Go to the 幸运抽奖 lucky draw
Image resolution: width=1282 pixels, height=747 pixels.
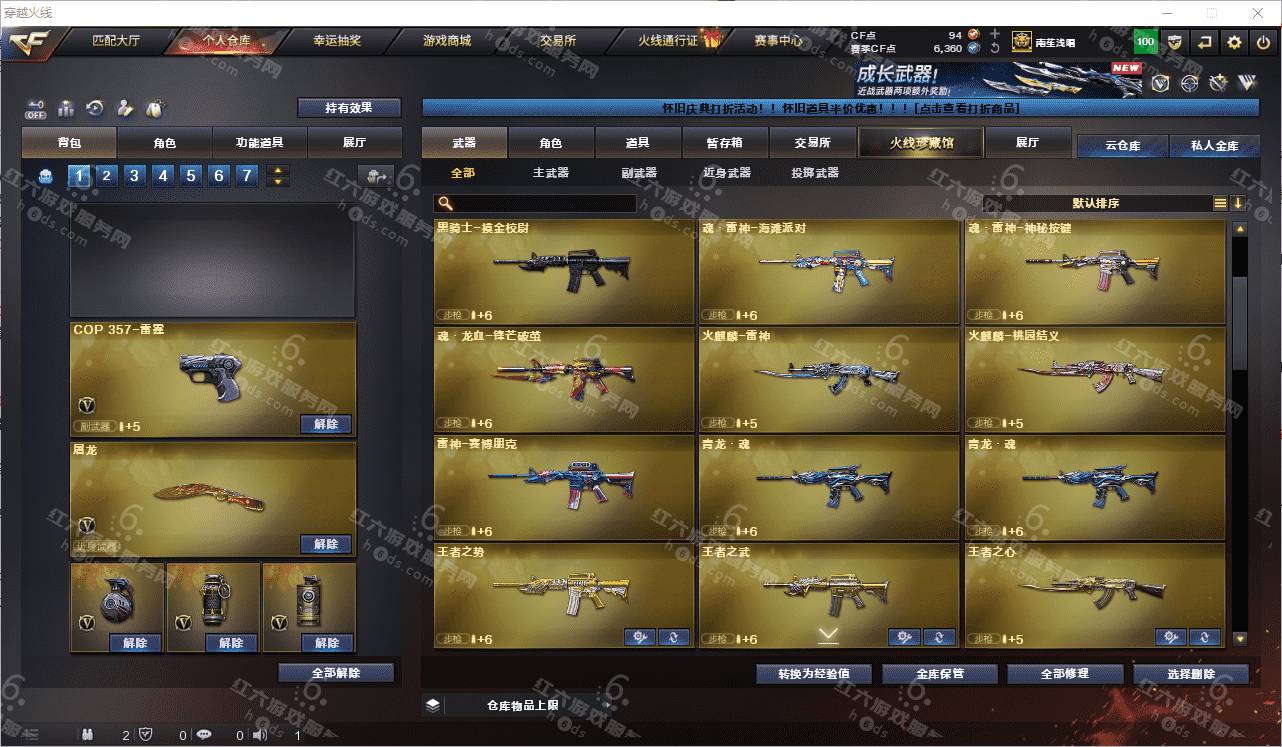337,41
